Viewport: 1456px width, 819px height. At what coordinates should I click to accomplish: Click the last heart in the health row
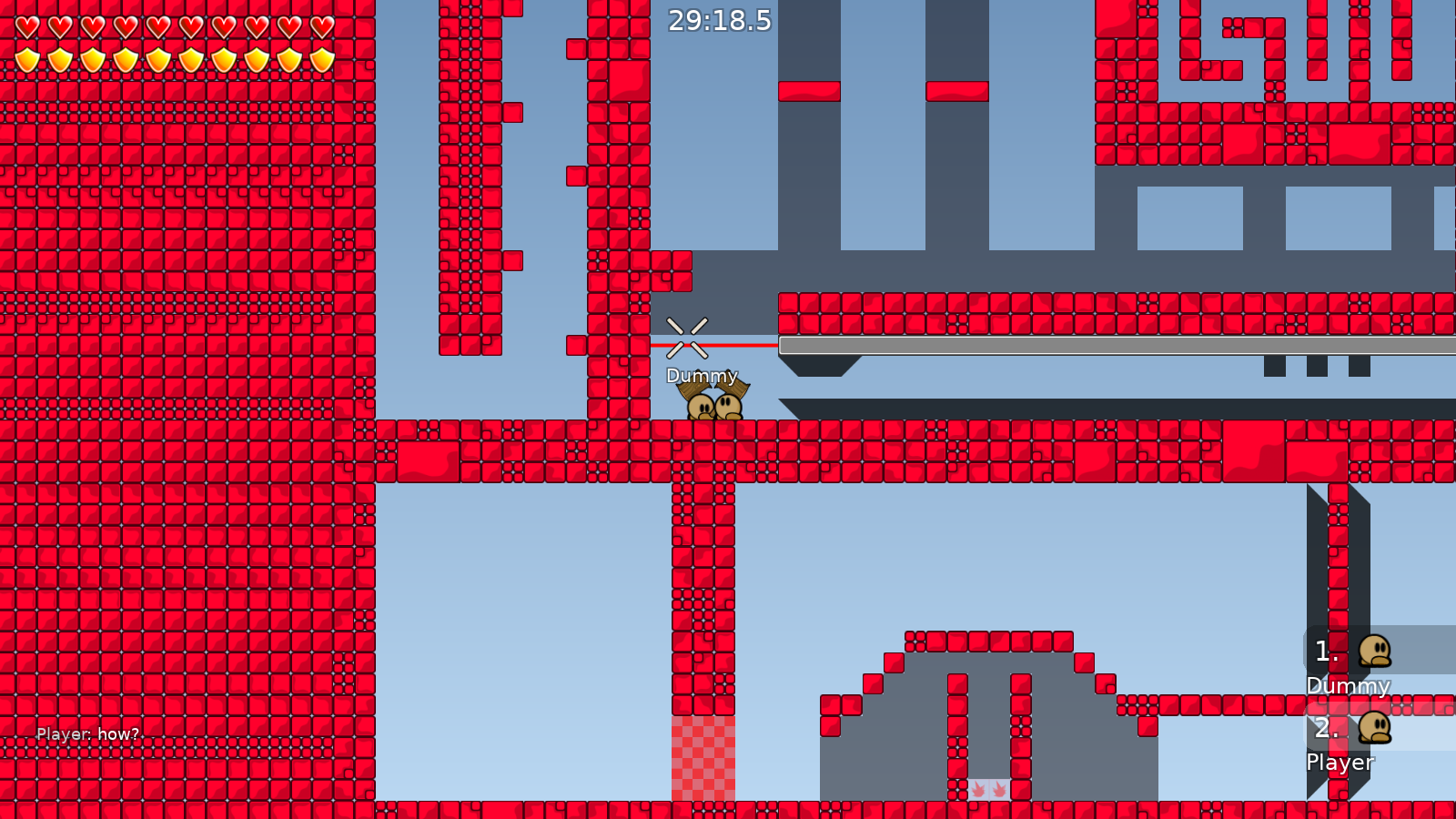click(x=320, y=26)
